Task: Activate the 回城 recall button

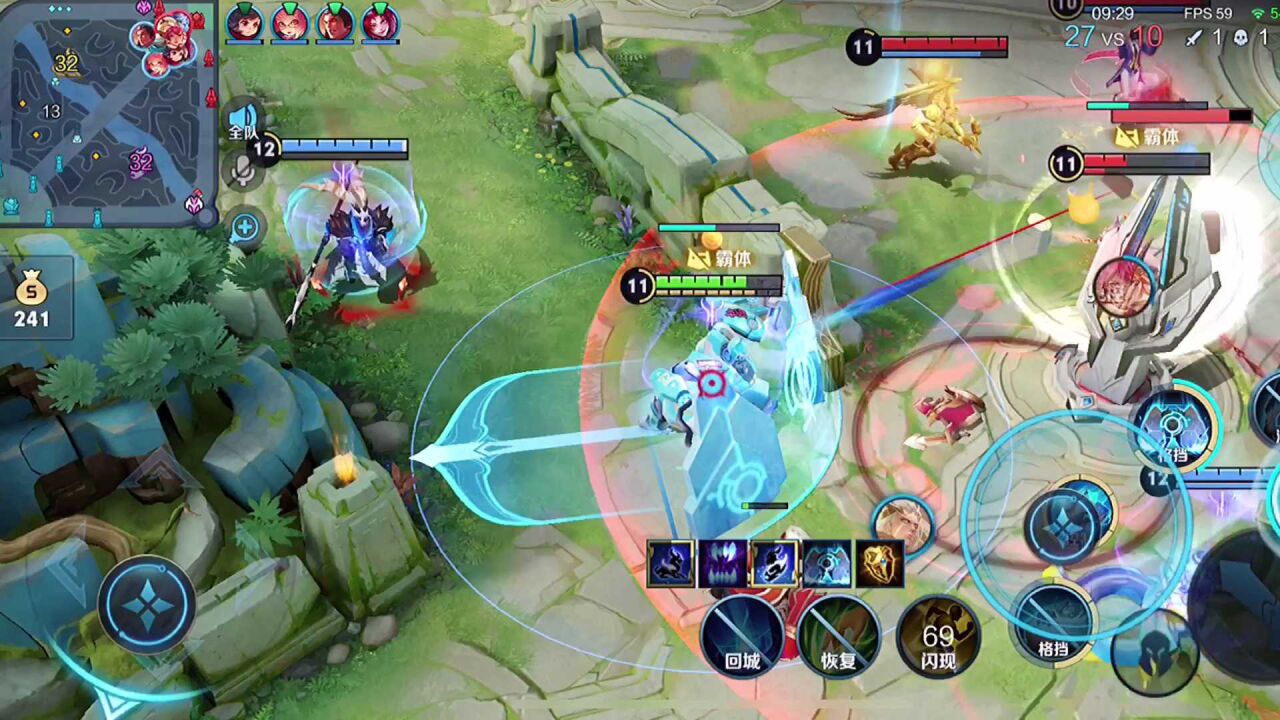Action: click(742, 636)
